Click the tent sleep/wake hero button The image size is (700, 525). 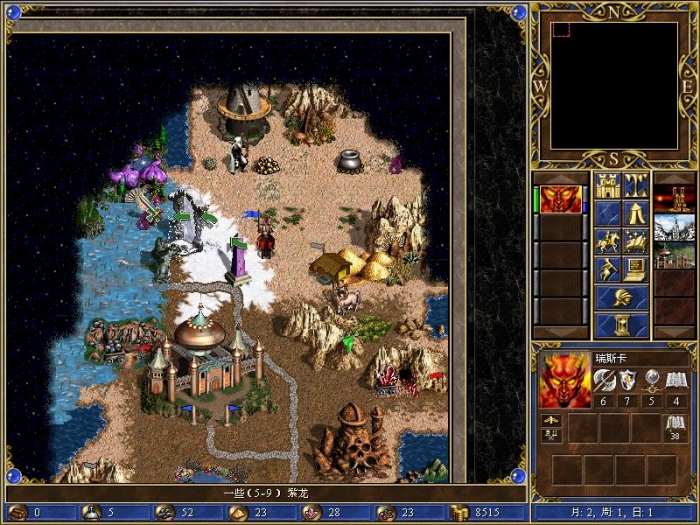click(635, 213)
